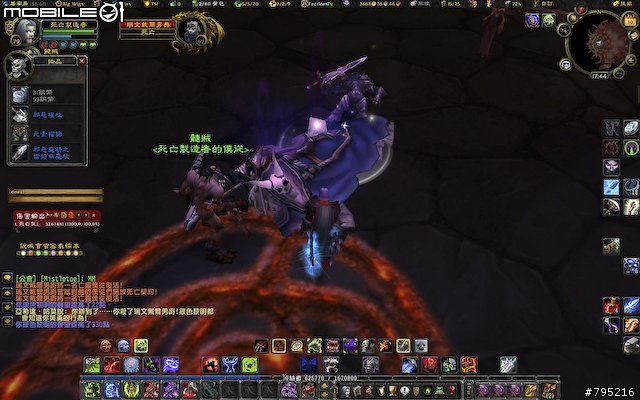Click the purple swirl buff icon near minimap

tap(533, 21)
